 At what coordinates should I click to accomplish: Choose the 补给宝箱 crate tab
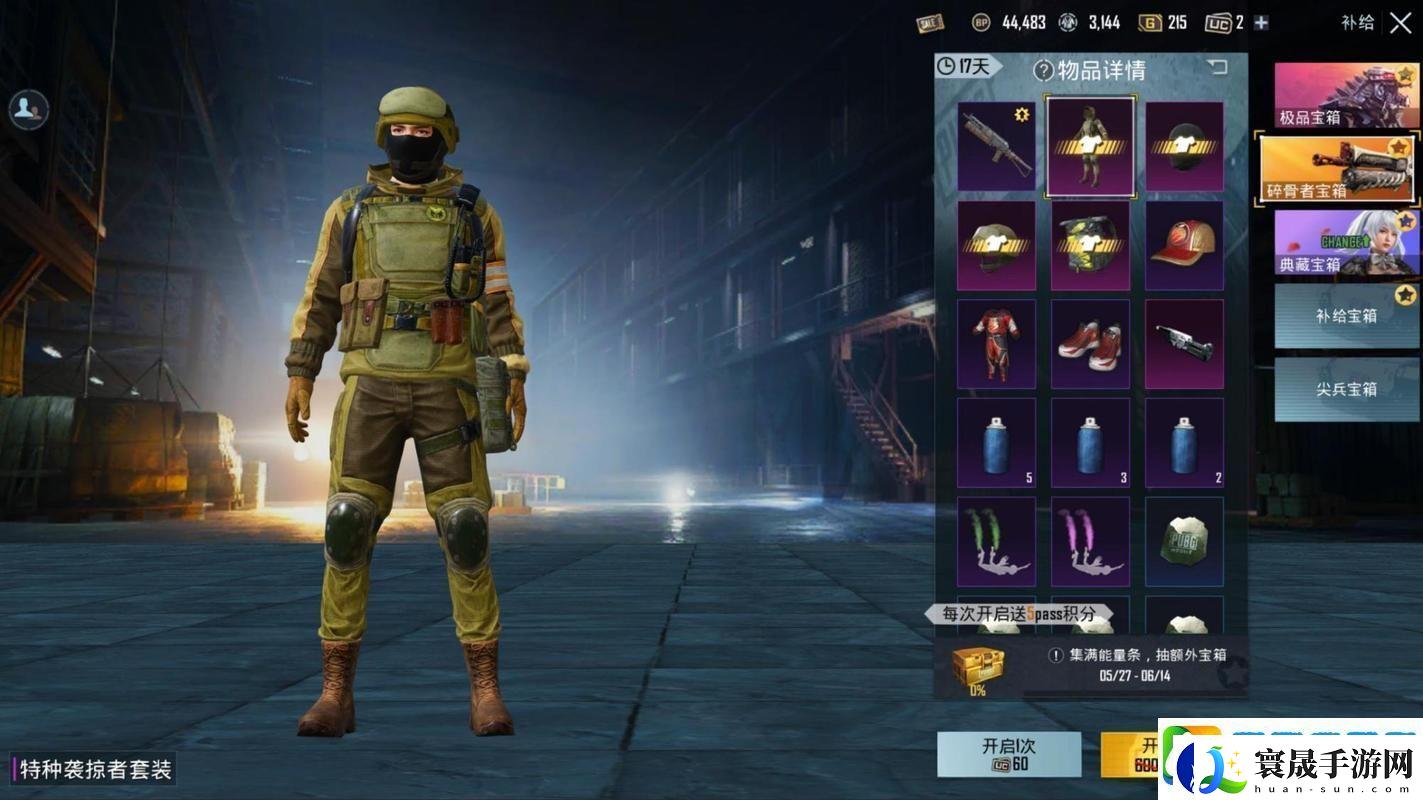click(x=1346, y=316)
